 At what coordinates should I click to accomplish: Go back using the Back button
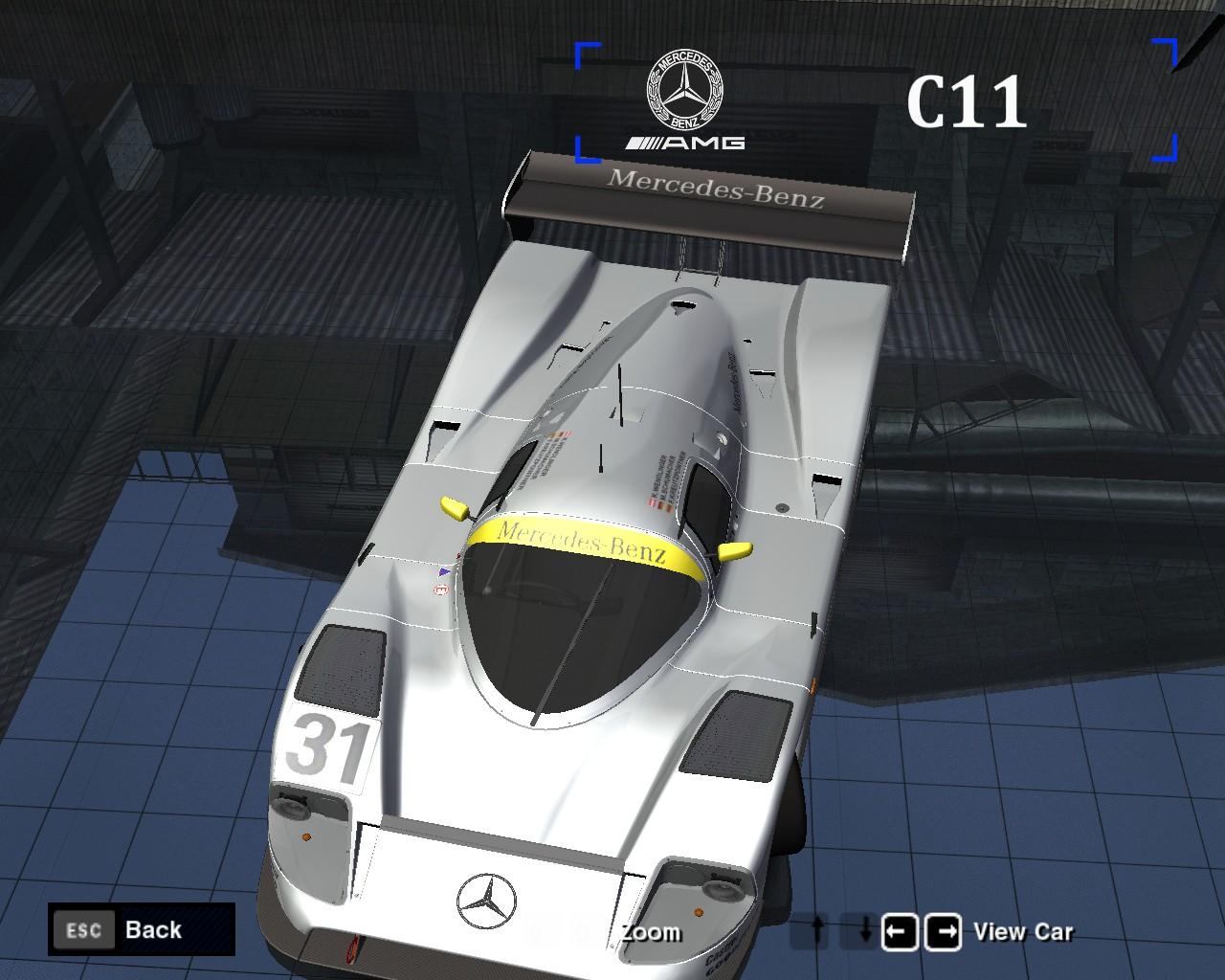pyautogui.click(x=141, y=929)
